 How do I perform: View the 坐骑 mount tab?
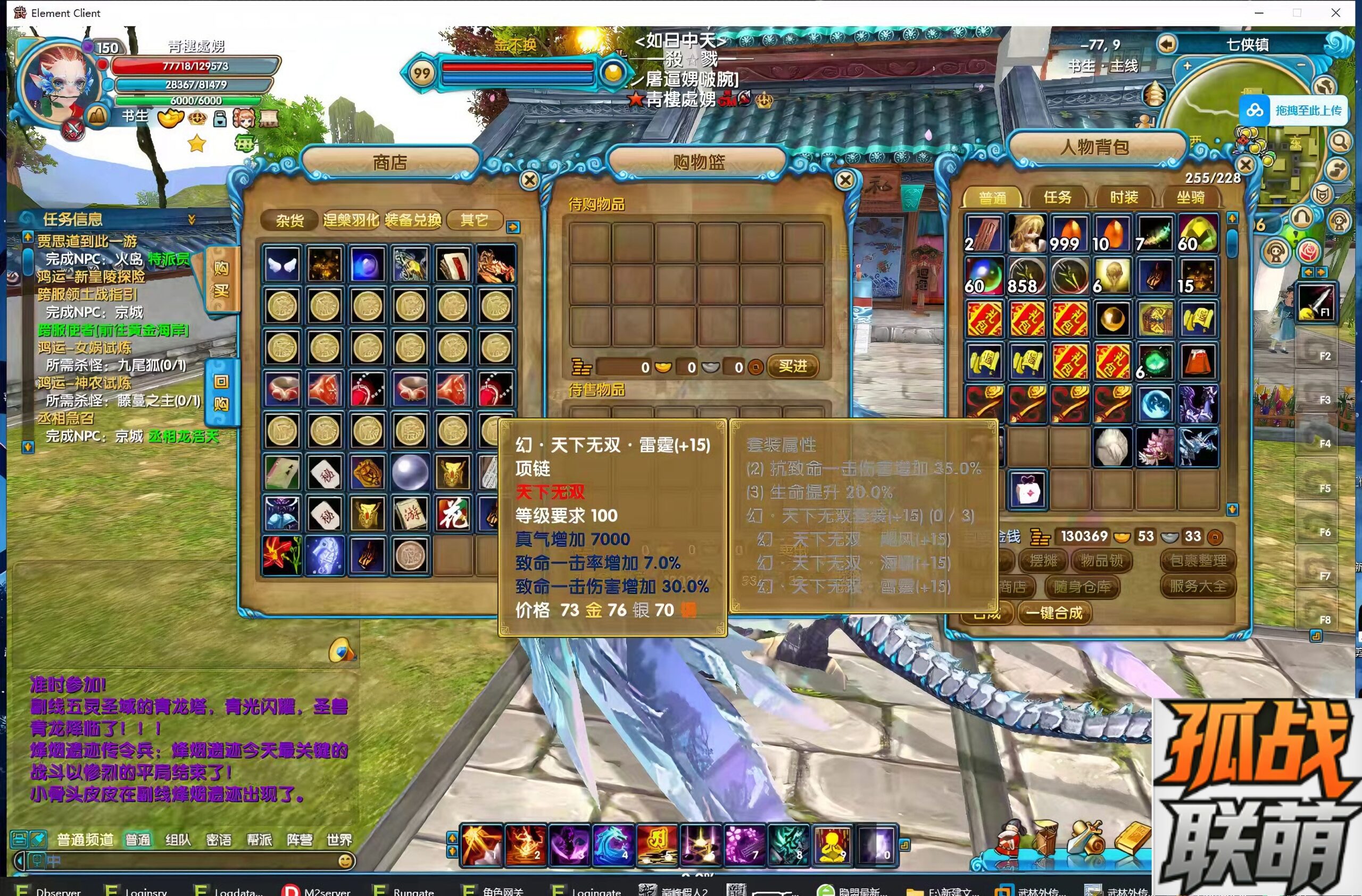(x=1190, y=197)
